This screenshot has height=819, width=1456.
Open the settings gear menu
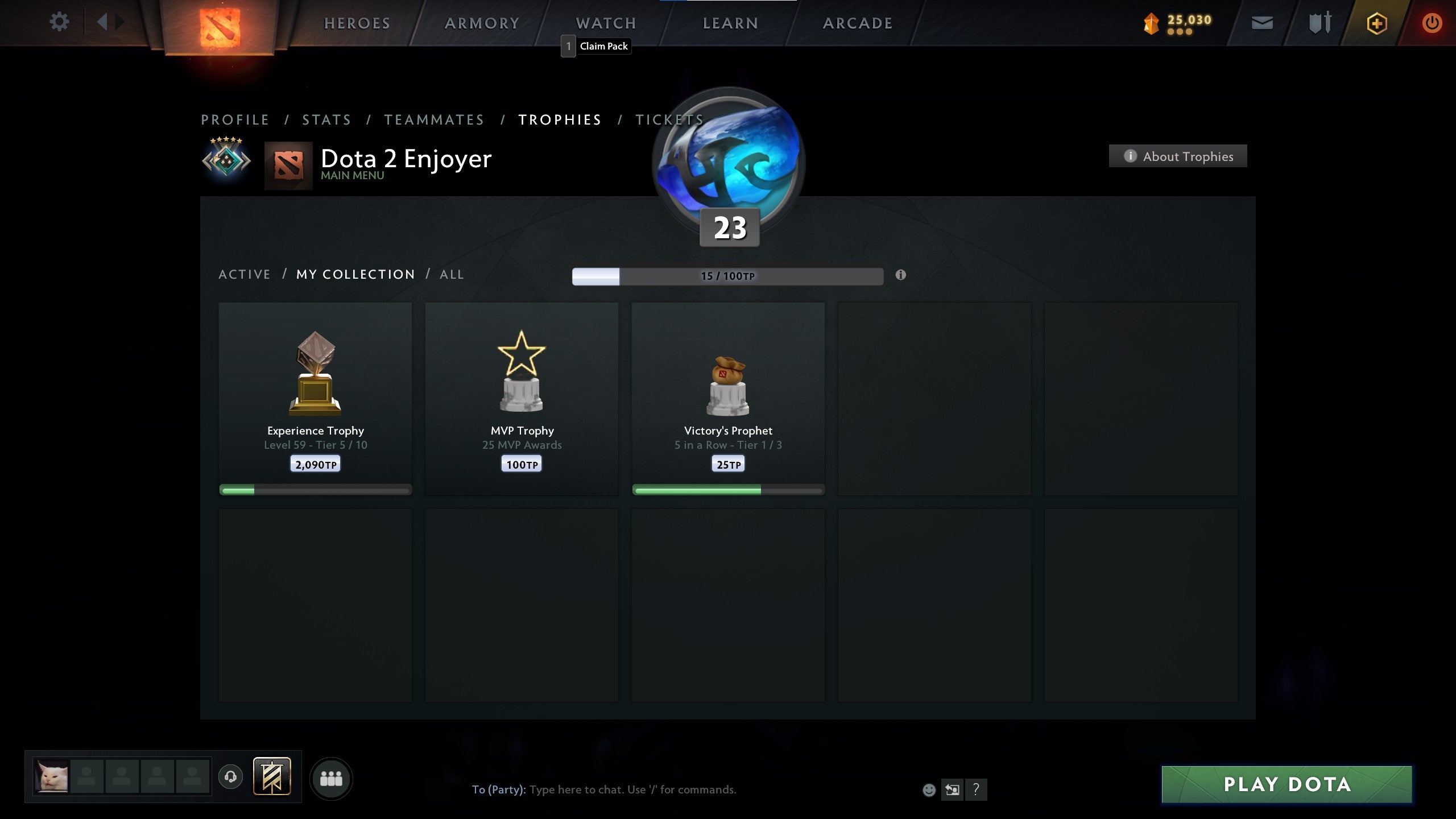point(59,21)
